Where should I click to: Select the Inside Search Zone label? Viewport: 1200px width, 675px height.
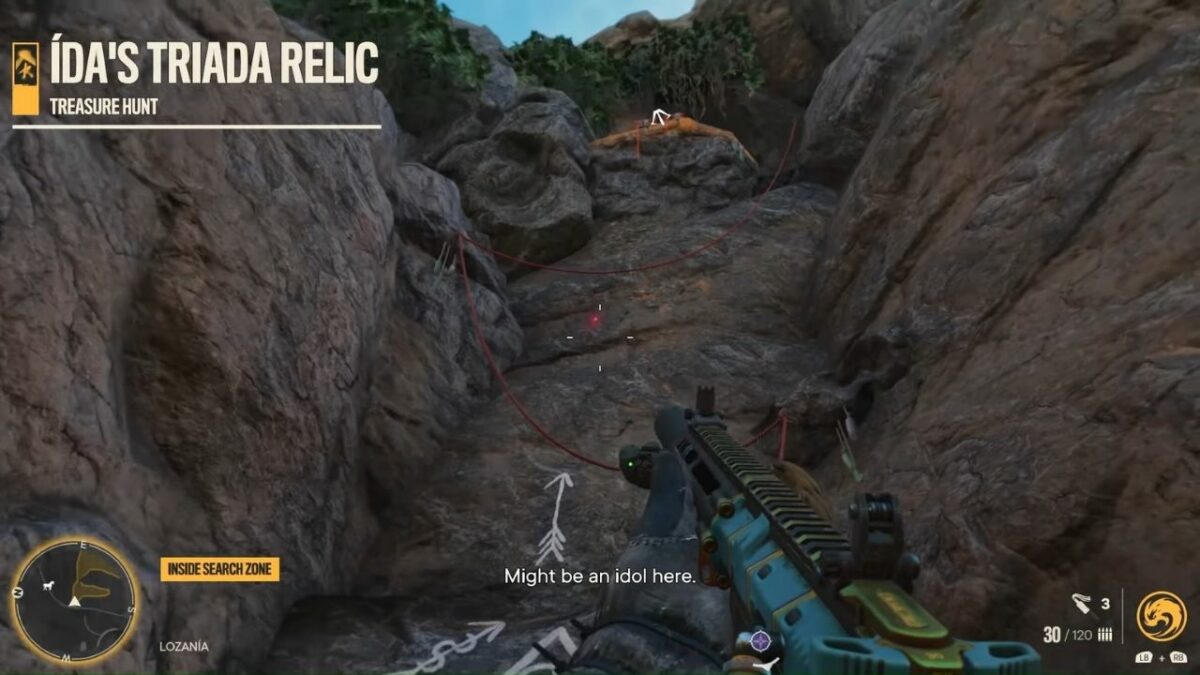tap(220, 570)
